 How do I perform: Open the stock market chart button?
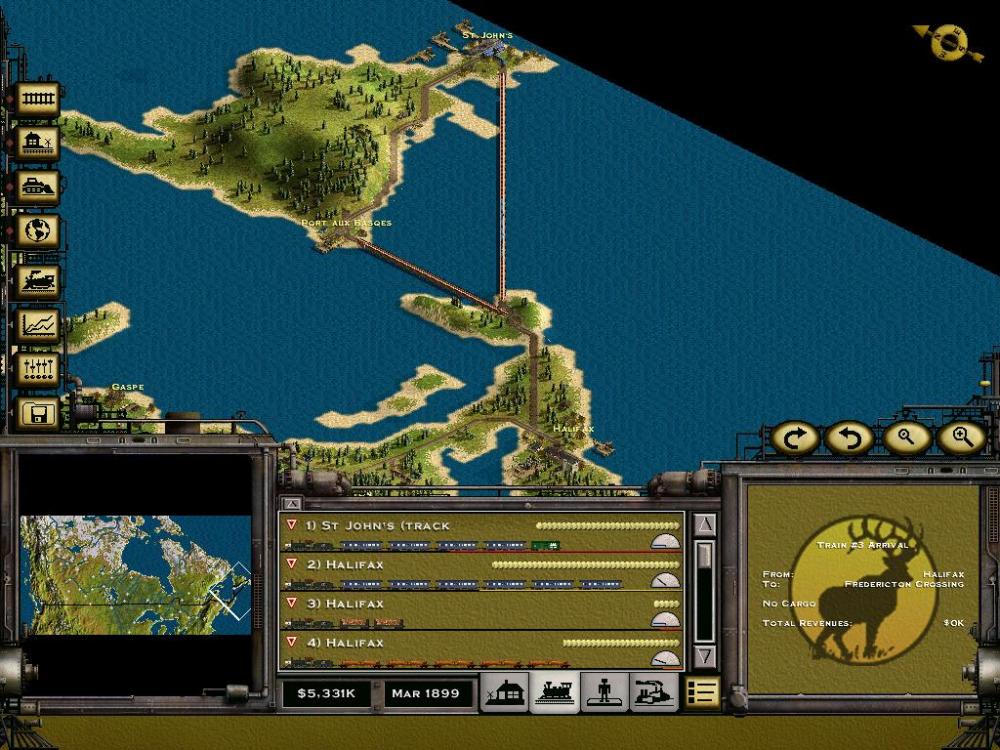tap(38, 324)
